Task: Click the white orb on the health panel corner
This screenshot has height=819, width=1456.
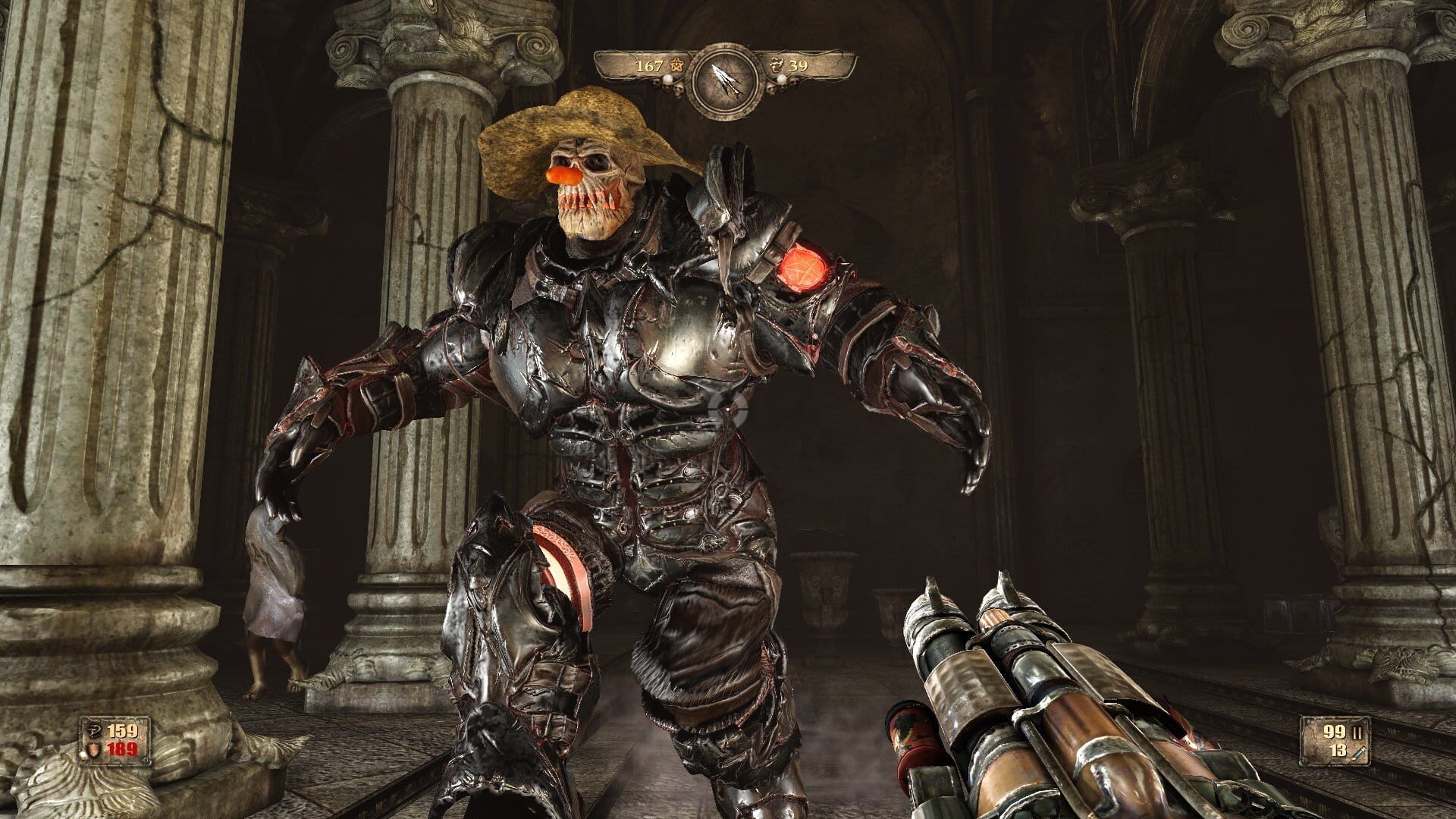Action: pos(83,755)
